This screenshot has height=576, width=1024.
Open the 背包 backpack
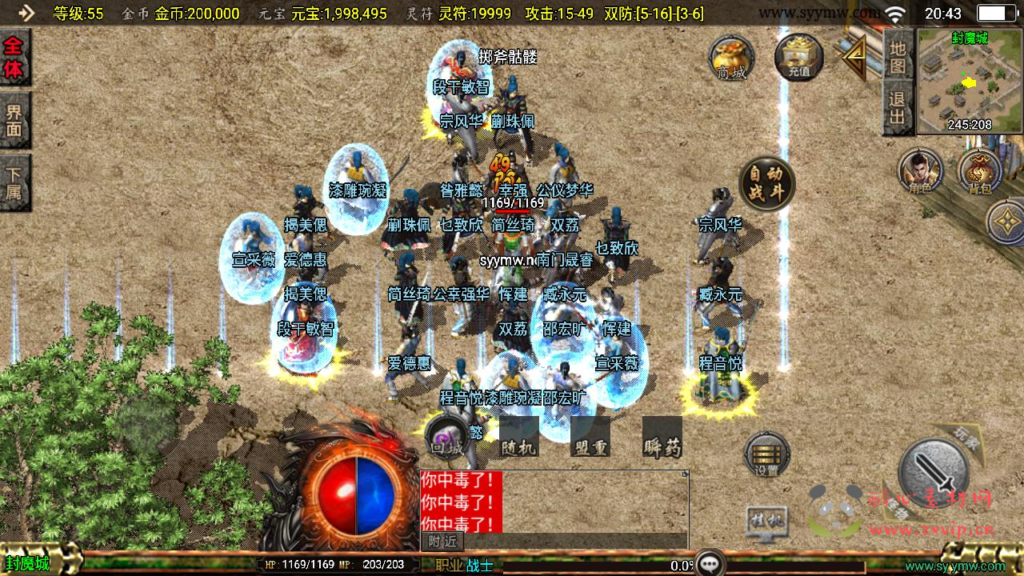pyautogui.click(x=979, y=171)
